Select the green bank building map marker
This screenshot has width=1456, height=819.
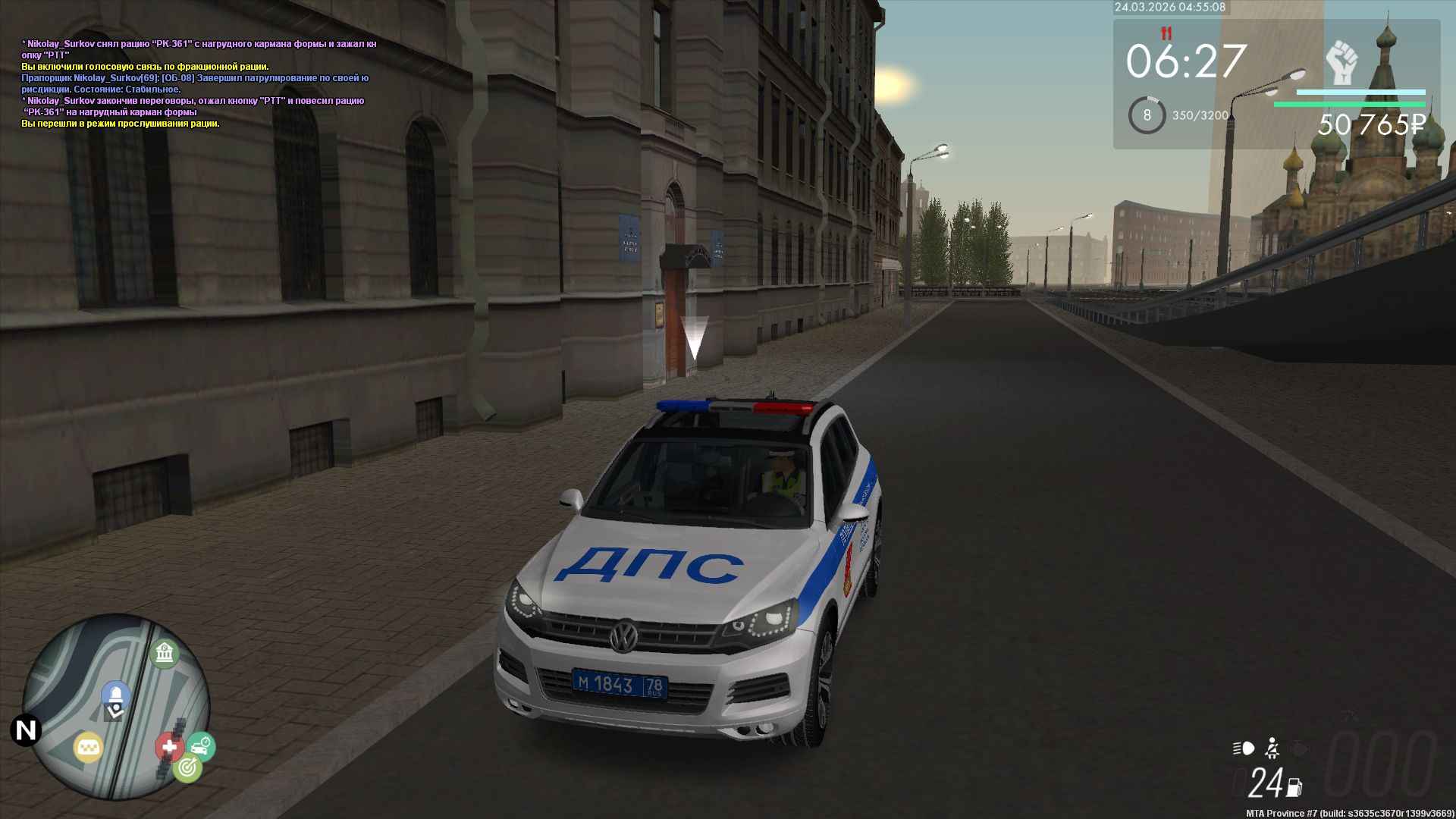164,653
